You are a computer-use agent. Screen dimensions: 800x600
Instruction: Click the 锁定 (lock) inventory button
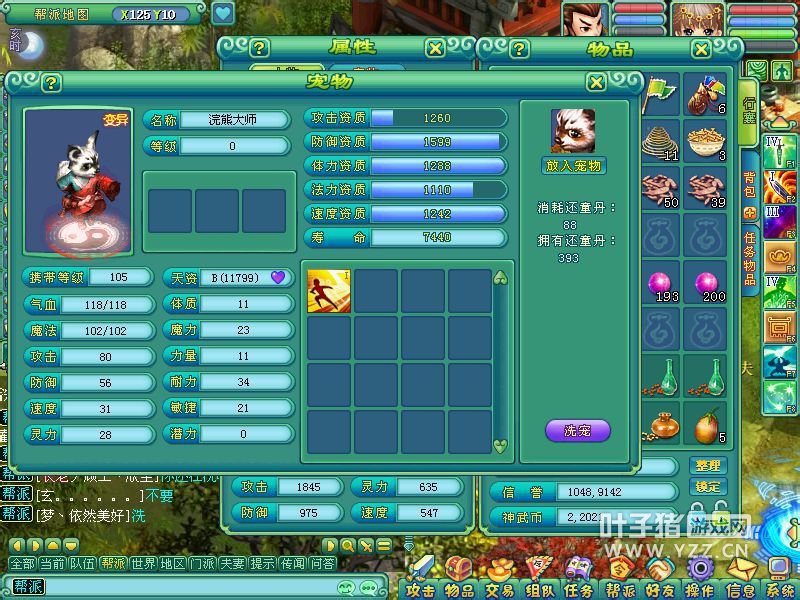(x=707, y=486)
